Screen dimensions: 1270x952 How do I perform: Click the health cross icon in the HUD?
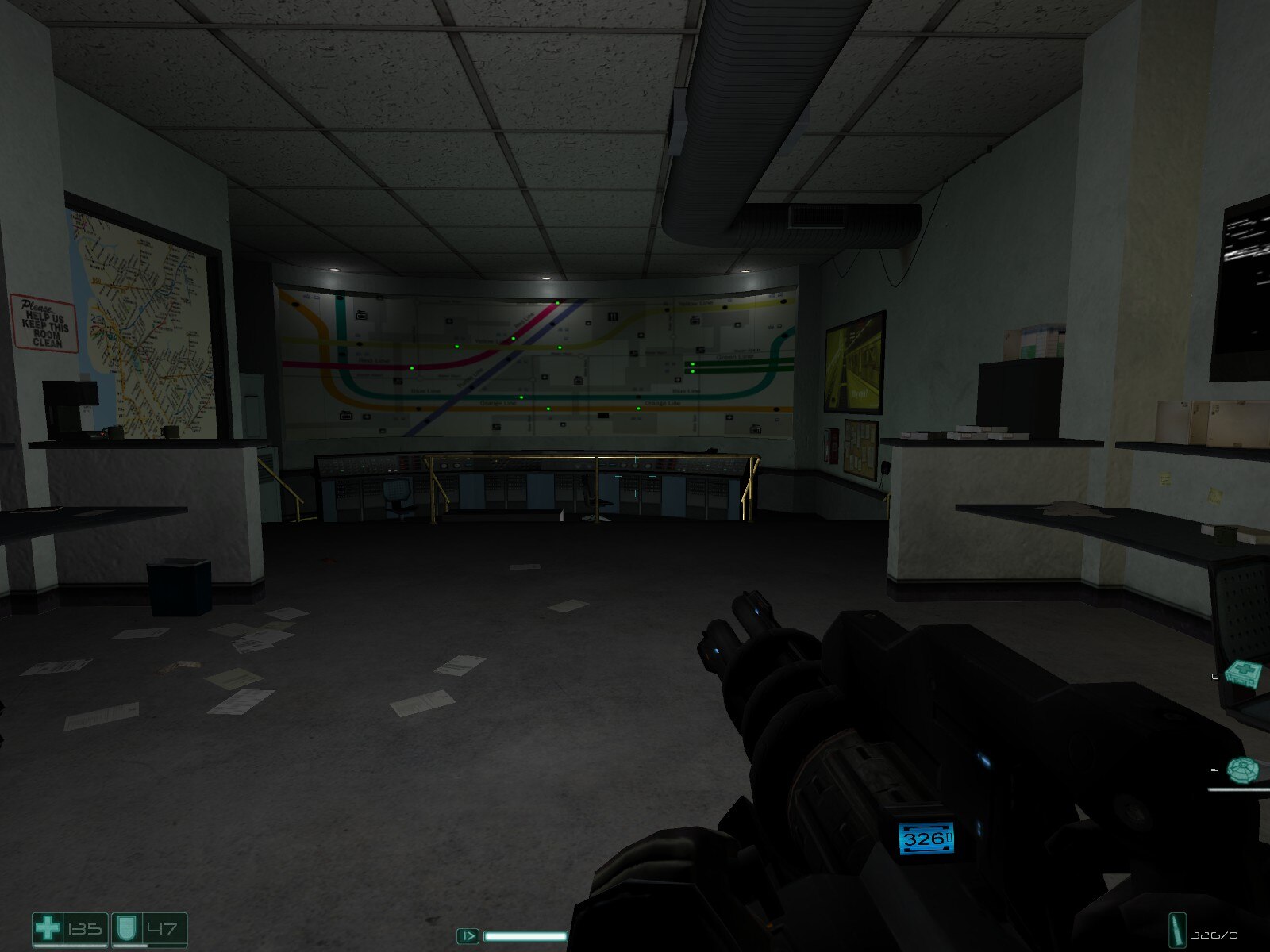point(48,927)
